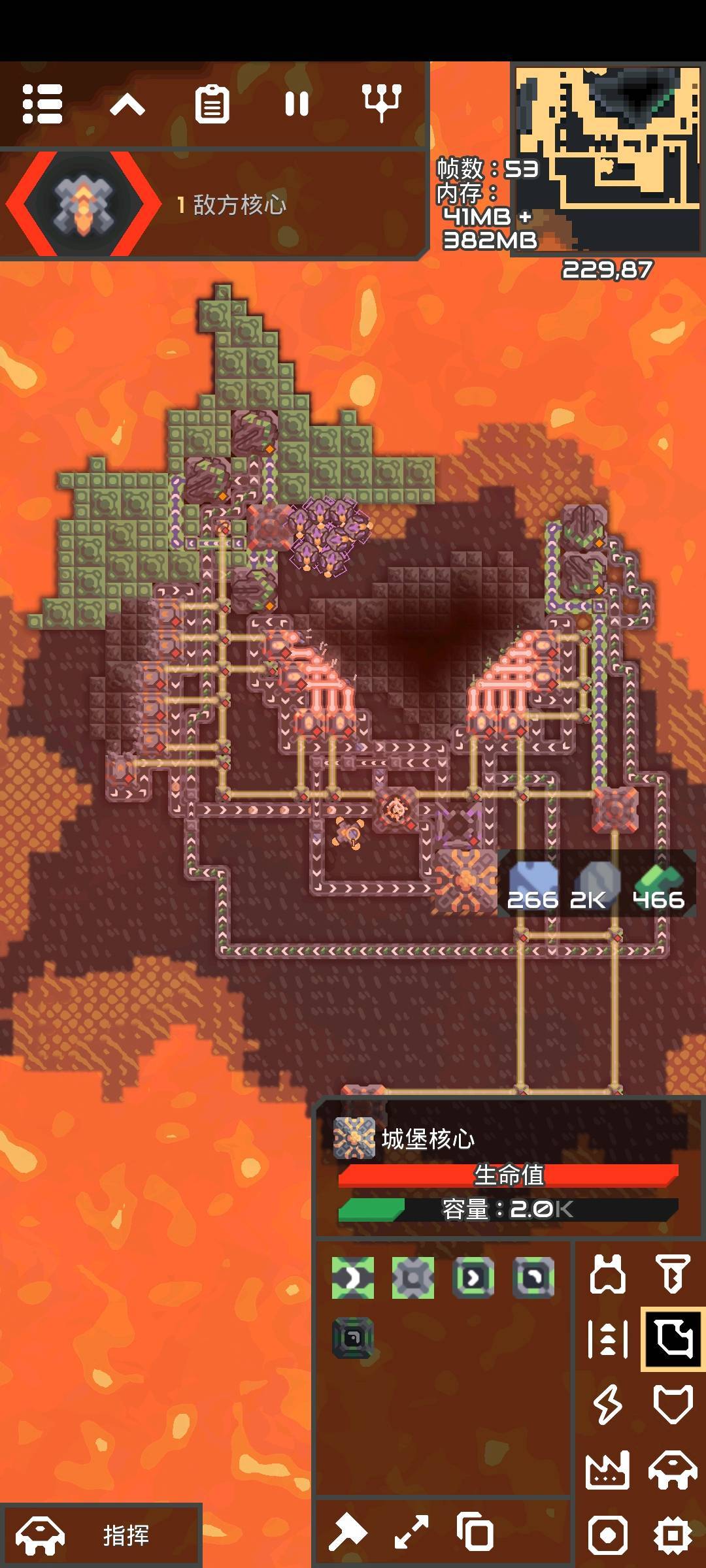The height and width of the screenshot is (1568, 706).
Task: Open the tech tree research icon
Action: pyautogui.click(x=382, y=103)
